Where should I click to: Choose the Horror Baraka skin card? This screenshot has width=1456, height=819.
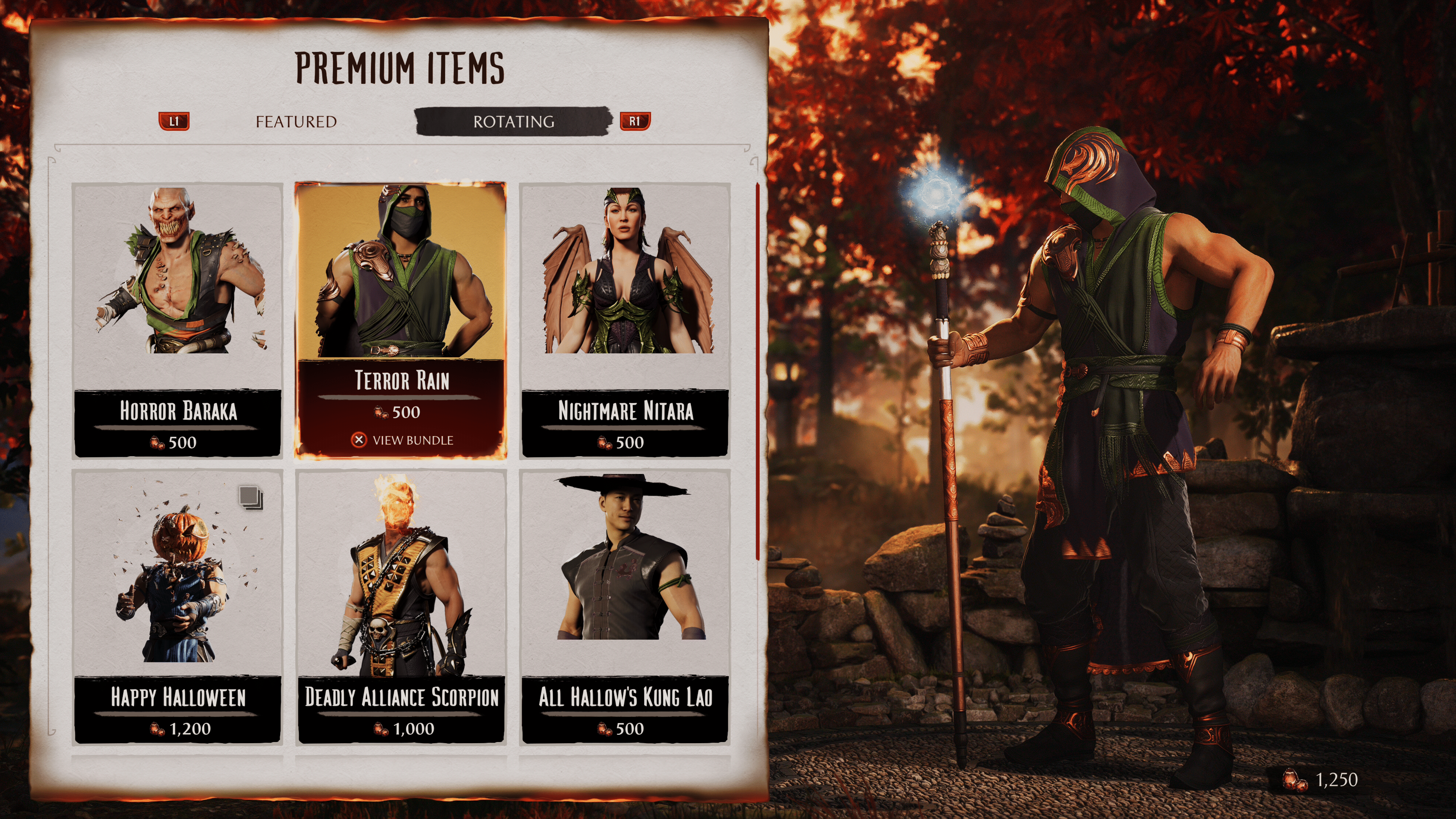click(177, 319)
